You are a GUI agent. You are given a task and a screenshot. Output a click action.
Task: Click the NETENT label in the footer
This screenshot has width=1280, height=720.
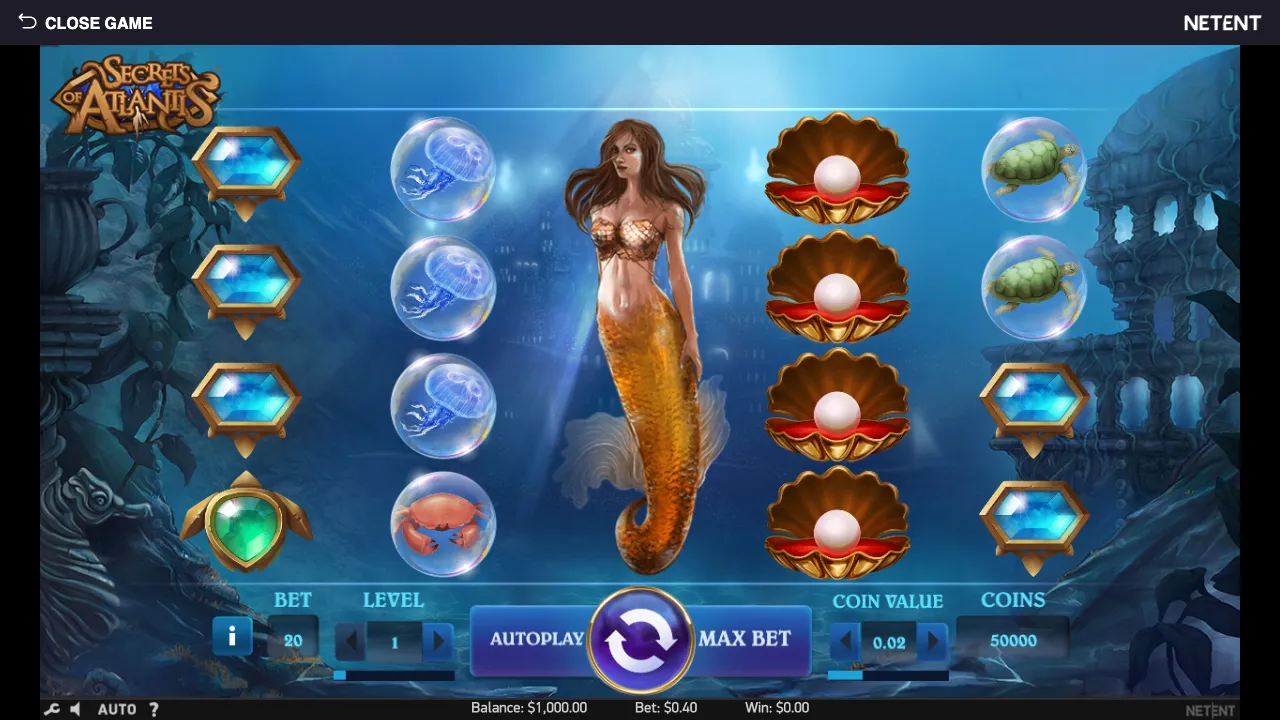[1211, 709]
